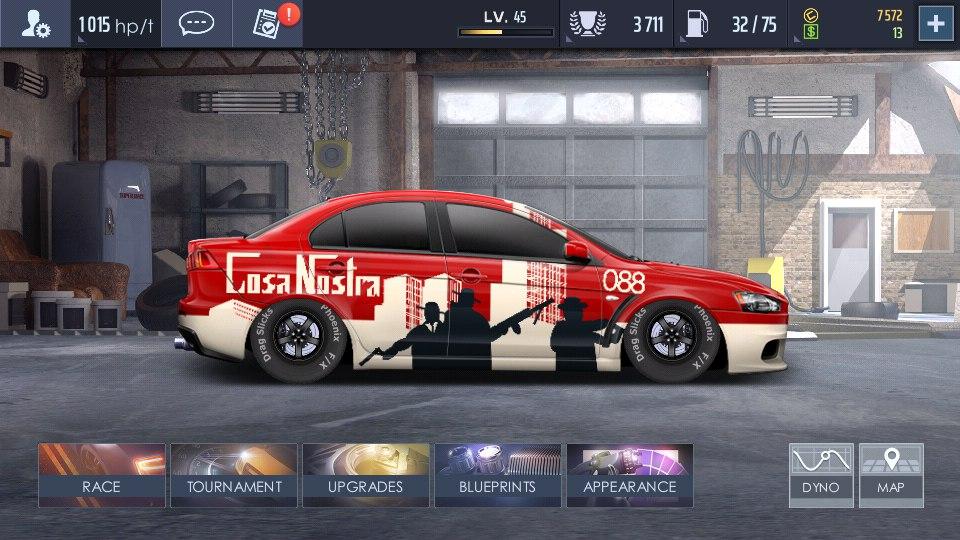Add currency with the plus button
Viewport: 960px width, 540px height.
pyautogui.click(x=935, y=24)
